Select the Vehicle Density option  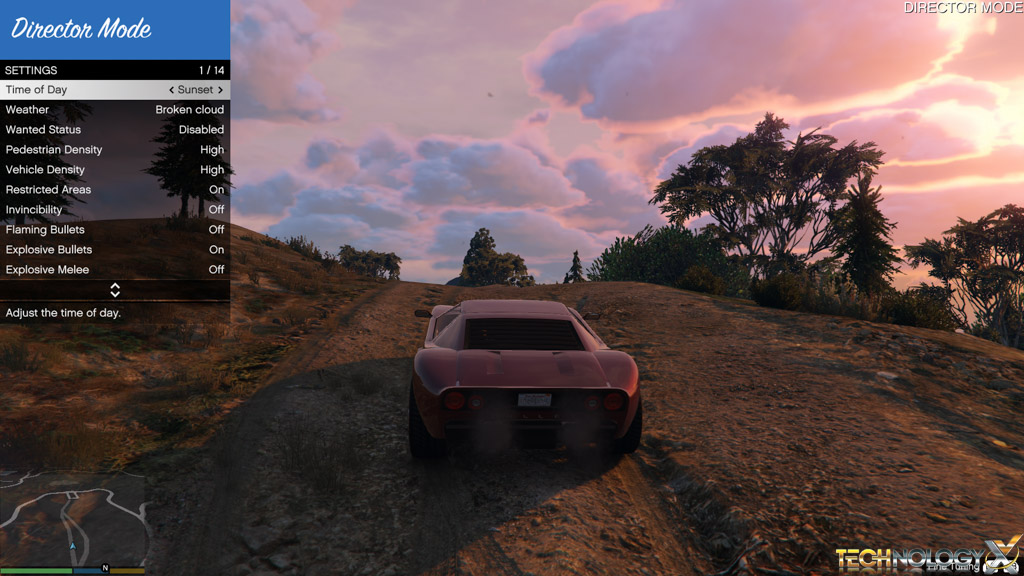tap(115, 170)
